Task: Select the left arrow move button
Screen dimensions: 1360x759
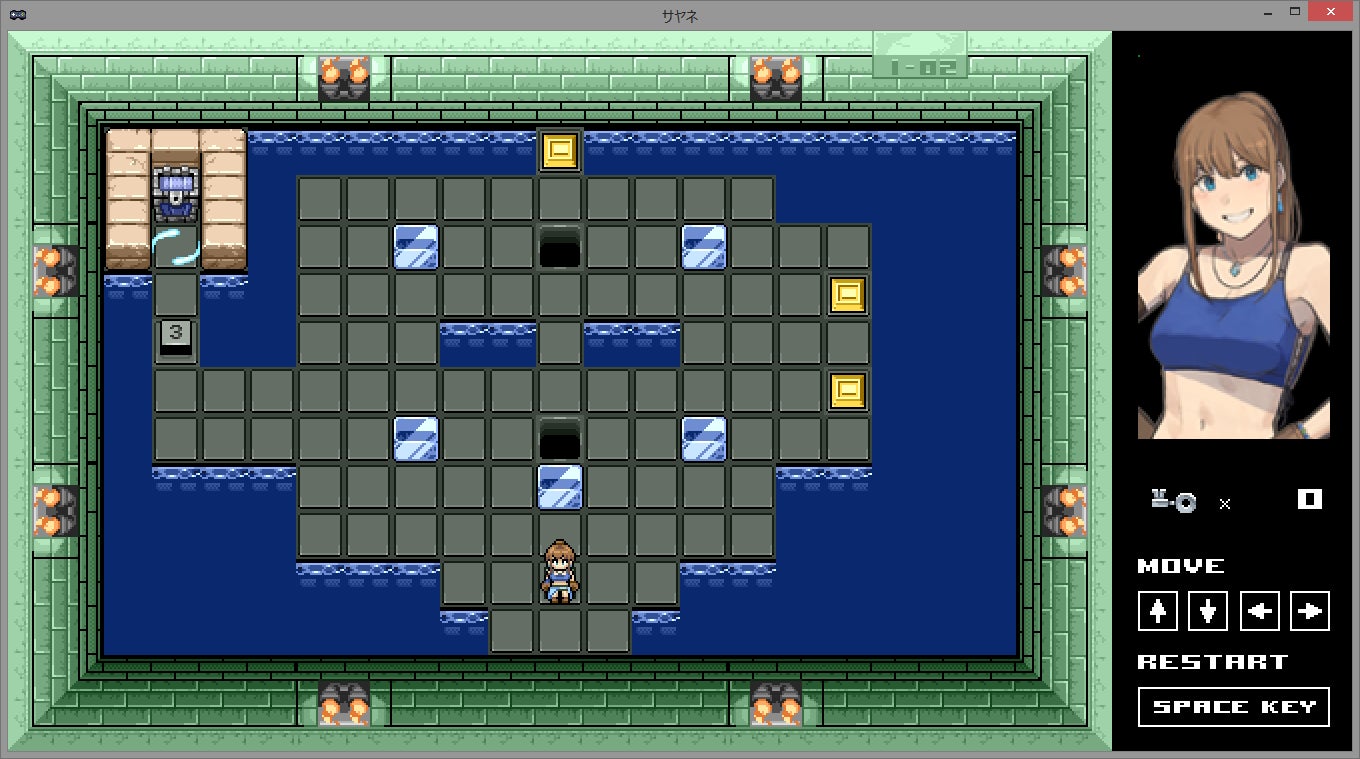Action: [1259, 611]
